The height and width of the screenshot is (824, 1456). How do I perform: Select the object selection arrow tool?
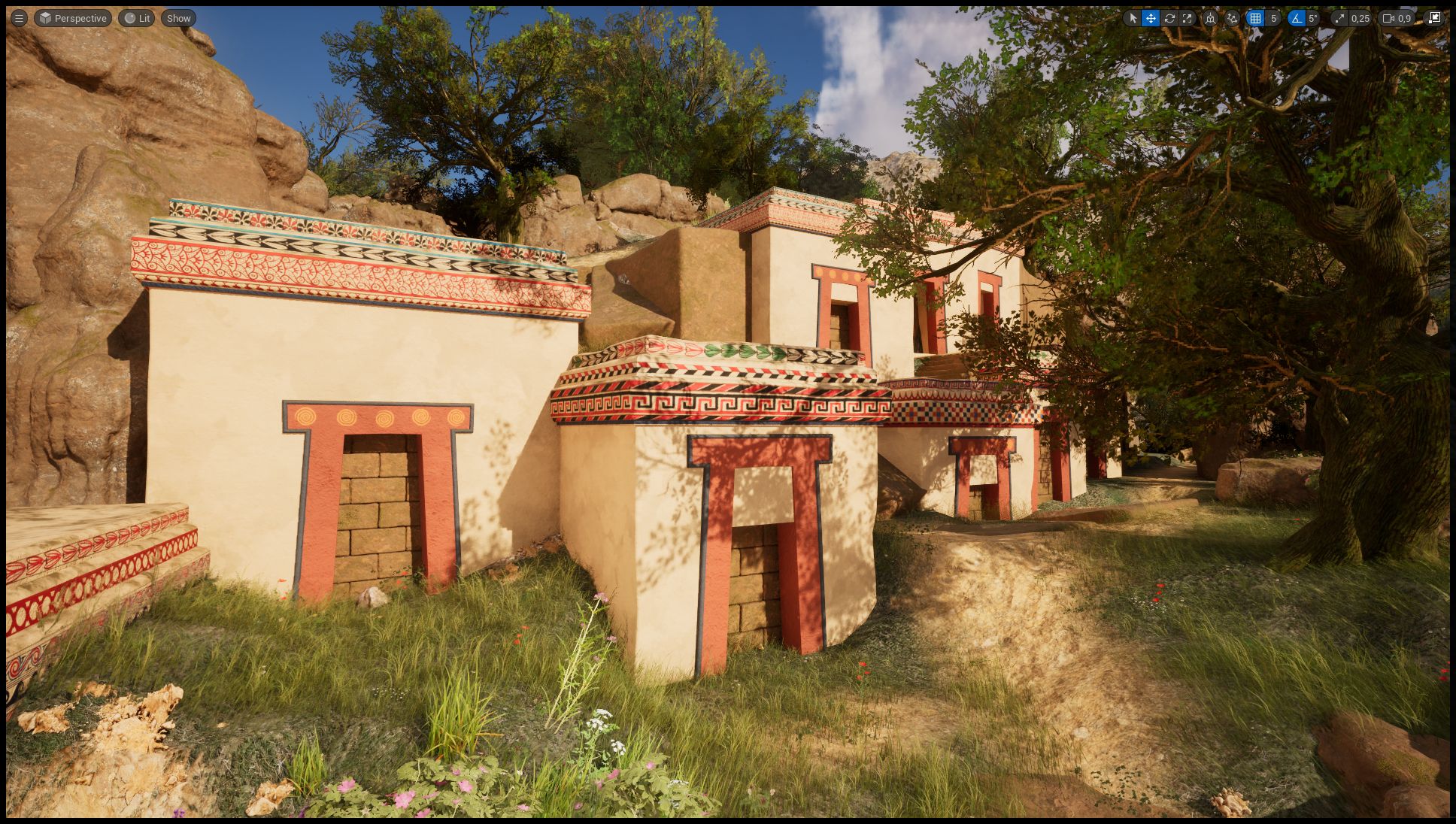[x=1133, y=19]
